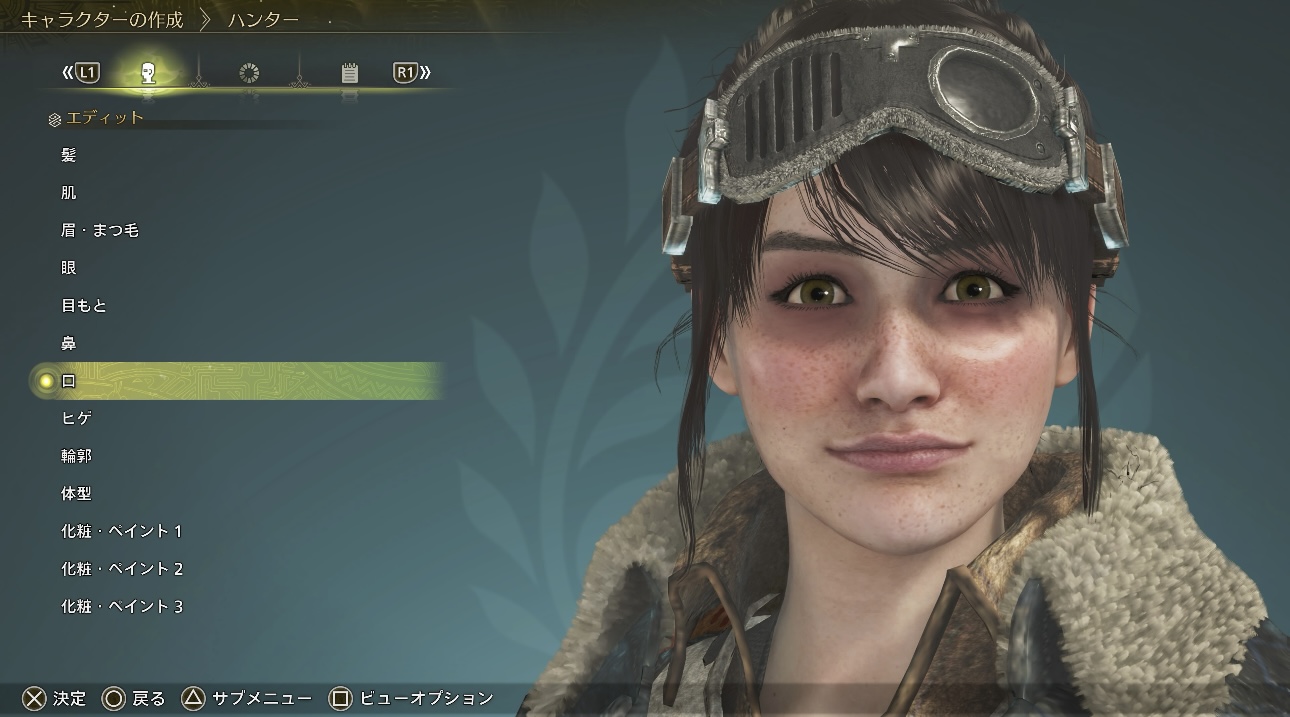Viewport: 1290px width, 717px height.
Task: Choose 眉・まつ毛 eyebrows and lashes
Action: [99, 230]
